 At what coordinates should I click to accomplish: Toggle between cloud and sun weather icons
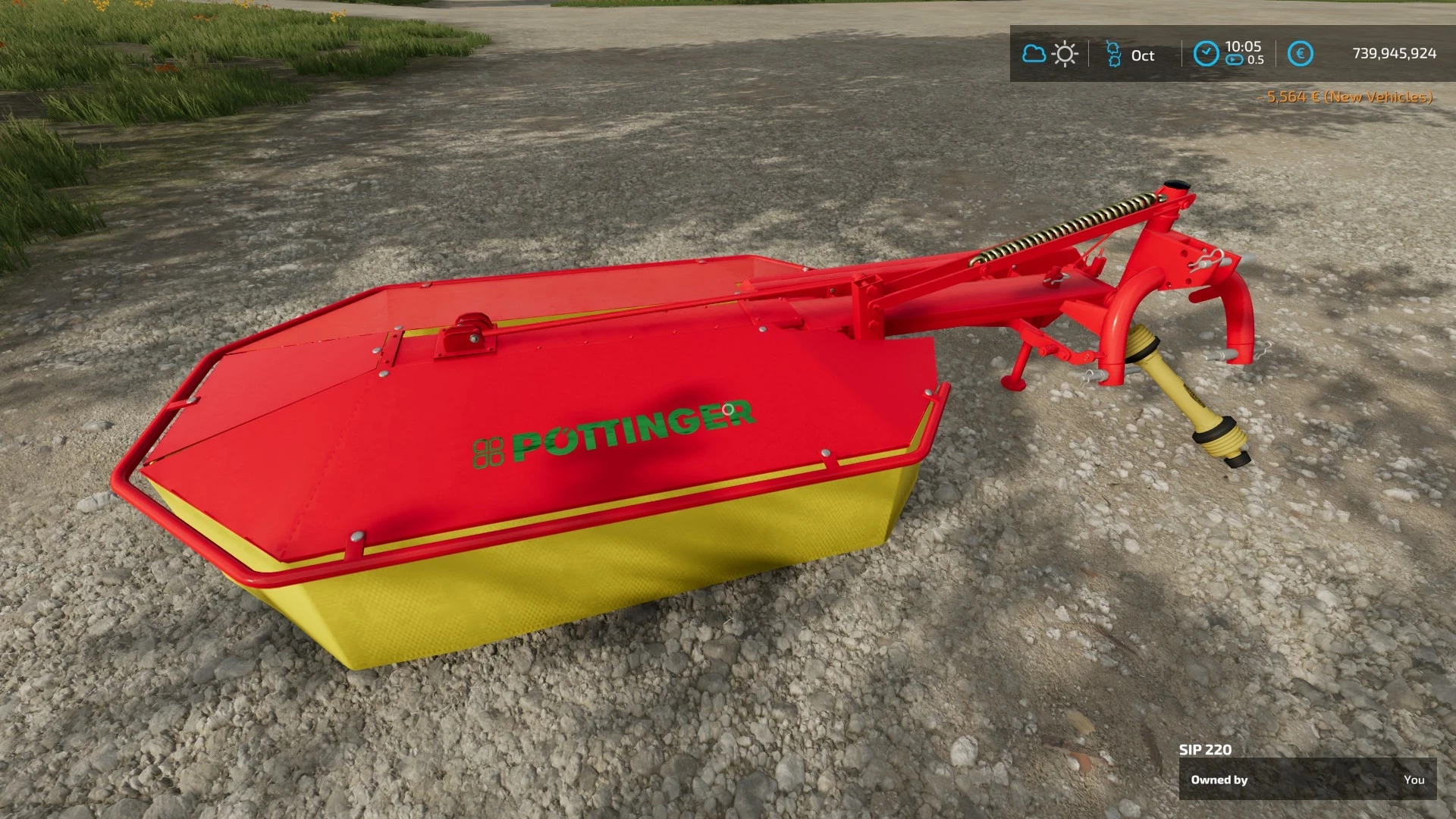point(1049,54)
